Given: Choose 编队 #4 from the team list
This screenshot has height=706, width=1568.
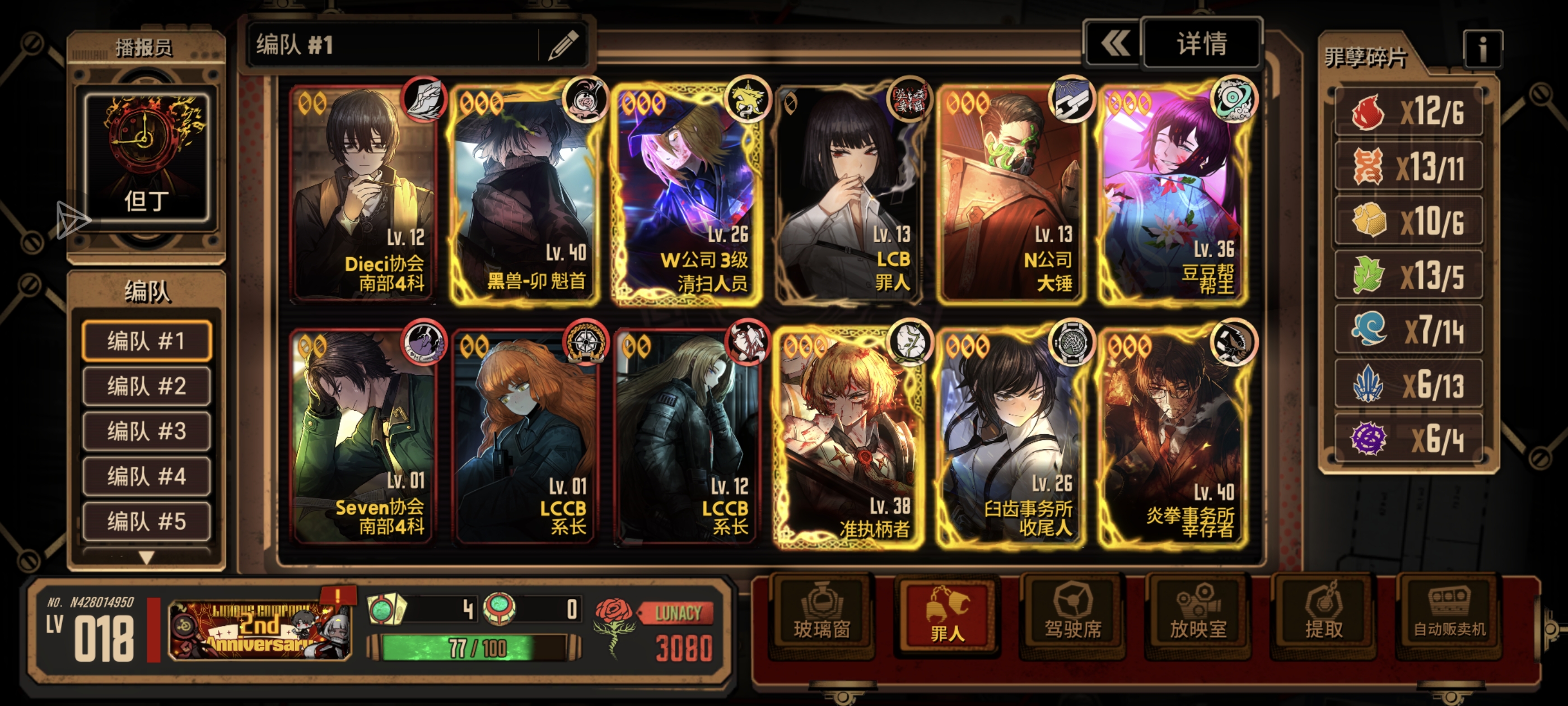Looking at the screenshot, I should coord(147,476).
